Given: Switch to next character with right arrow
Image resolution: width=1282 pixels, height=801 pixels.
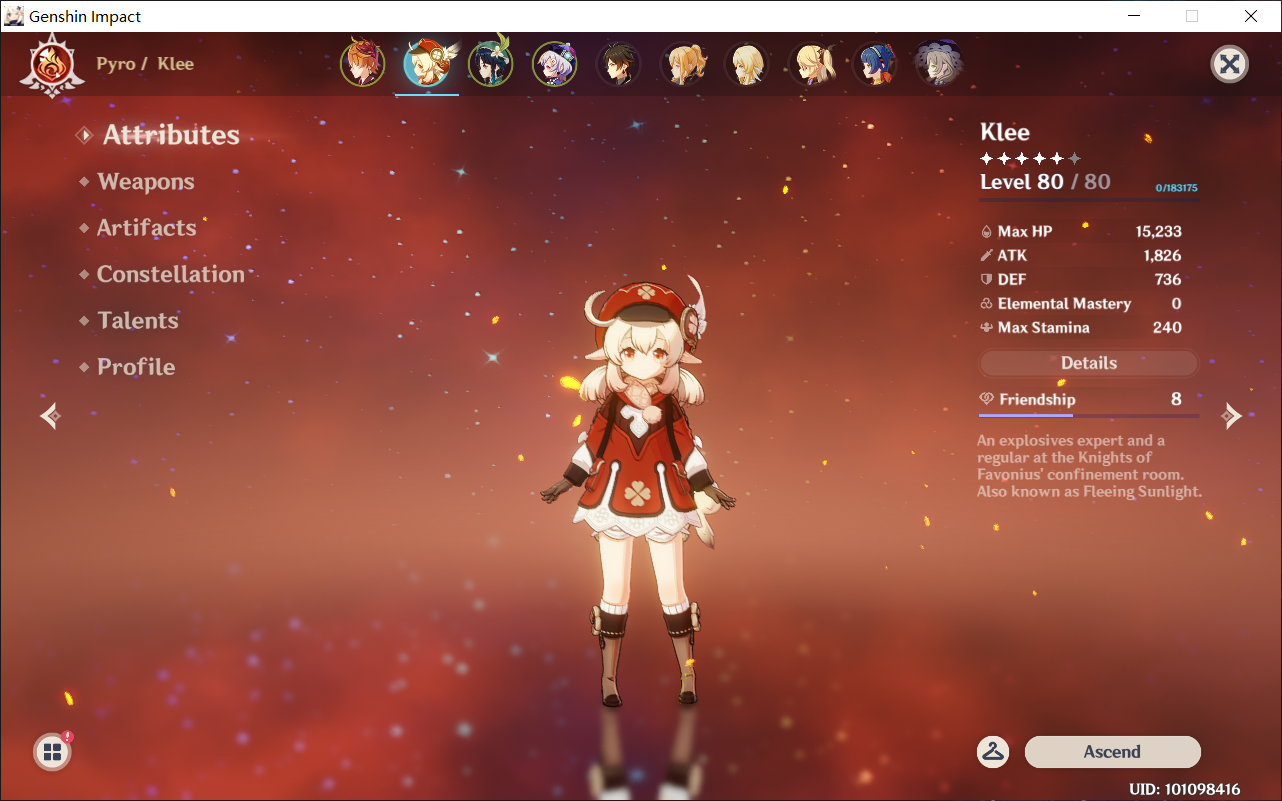Looking at the screenshot, I should tap(1232, 416).
